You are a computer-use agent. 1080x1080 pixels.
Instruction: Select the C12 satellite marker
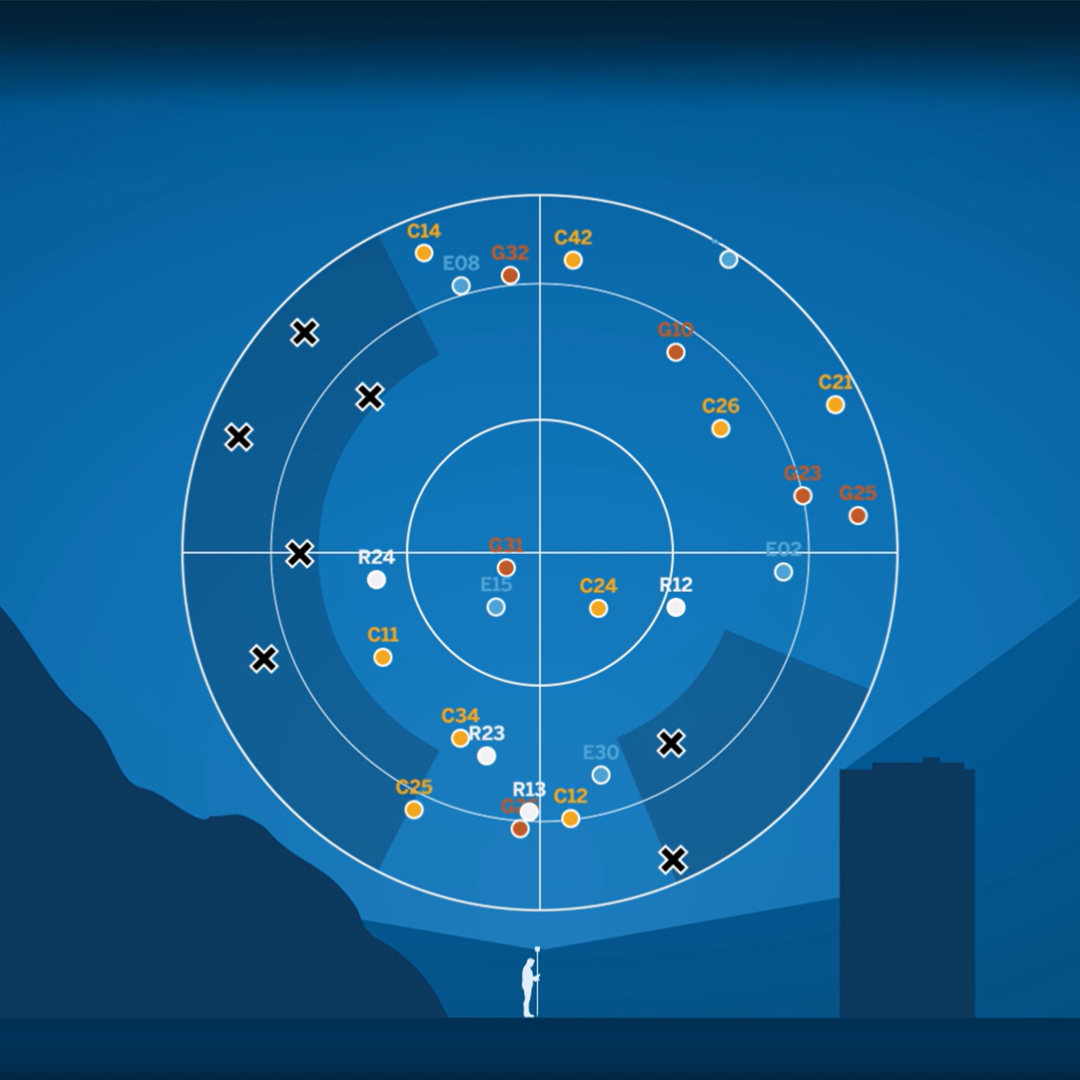tap(571, 819)
